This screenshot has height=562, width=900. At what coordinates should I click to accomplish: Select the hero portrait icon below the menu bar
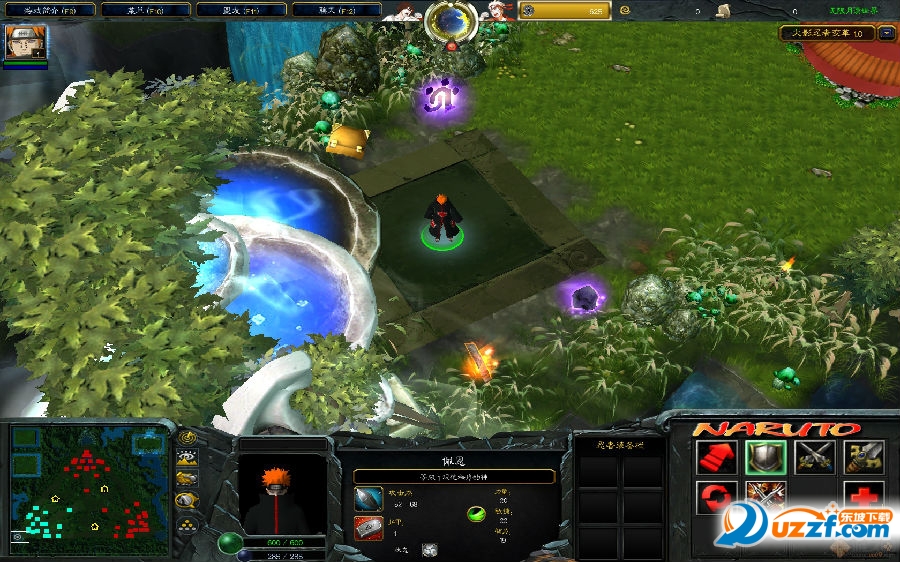point(25,42)
